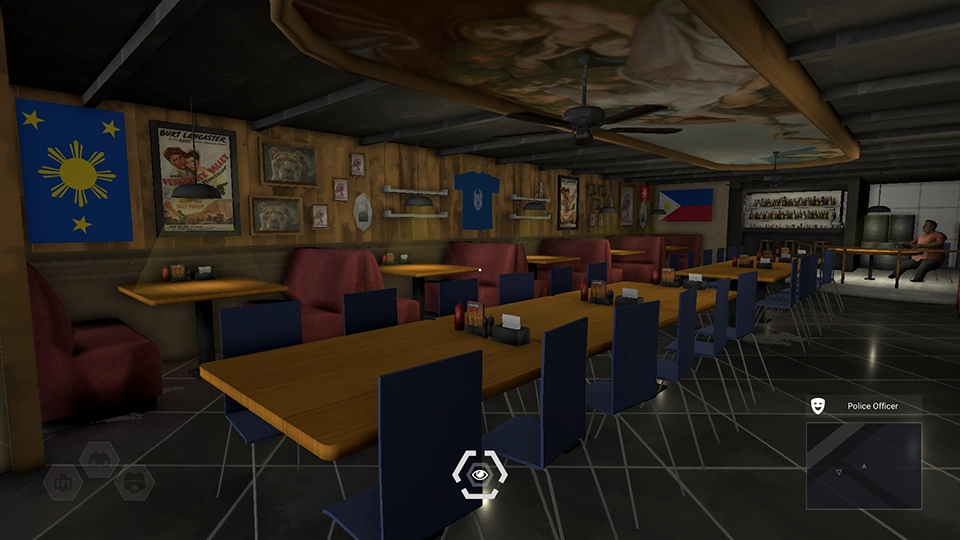Open the minimap
The height and width of the screenshot is (540, 960).
coord(863,465)
